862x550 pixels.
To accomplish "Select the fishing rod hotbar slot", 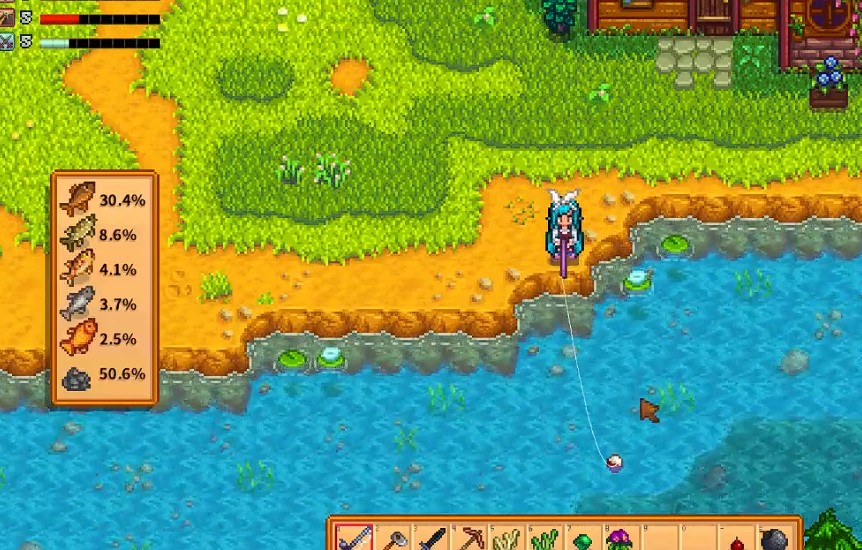I will click(x=354, y=539).
